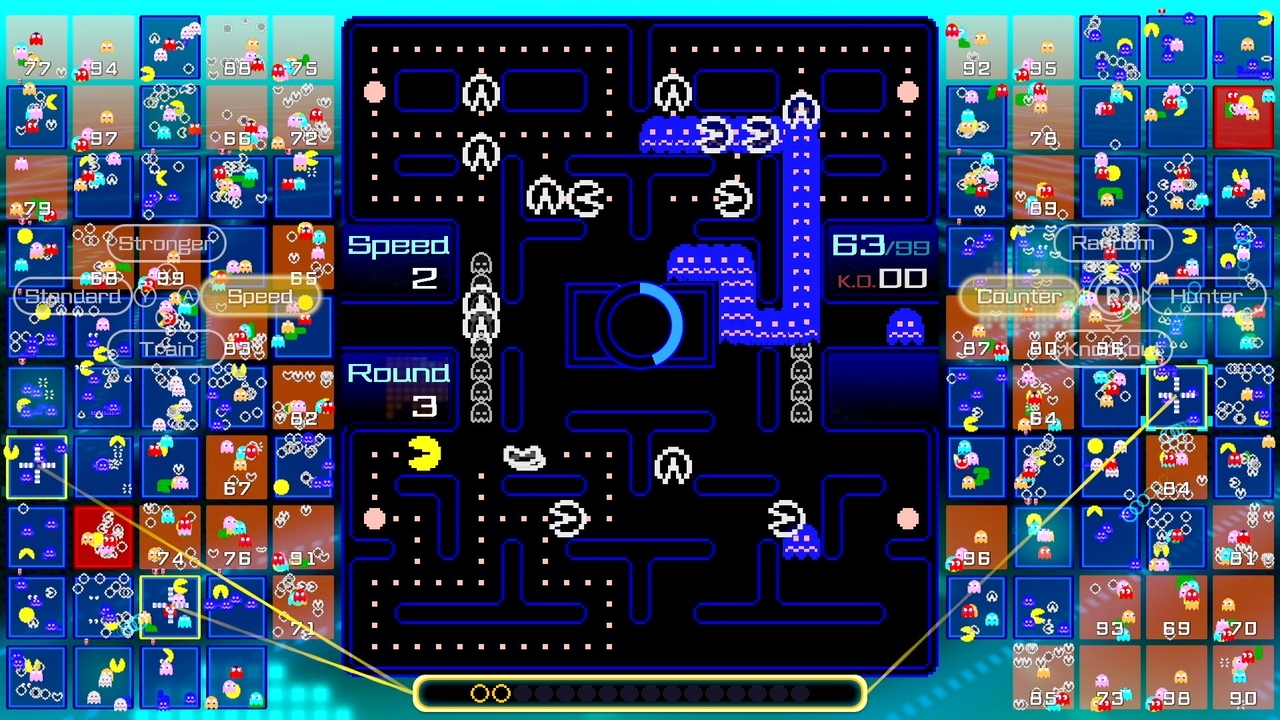The width and height of the screenshot is (1280, 720).
Task: Click the blue ghost below the K.O. counter
Action: click(905, 327)
